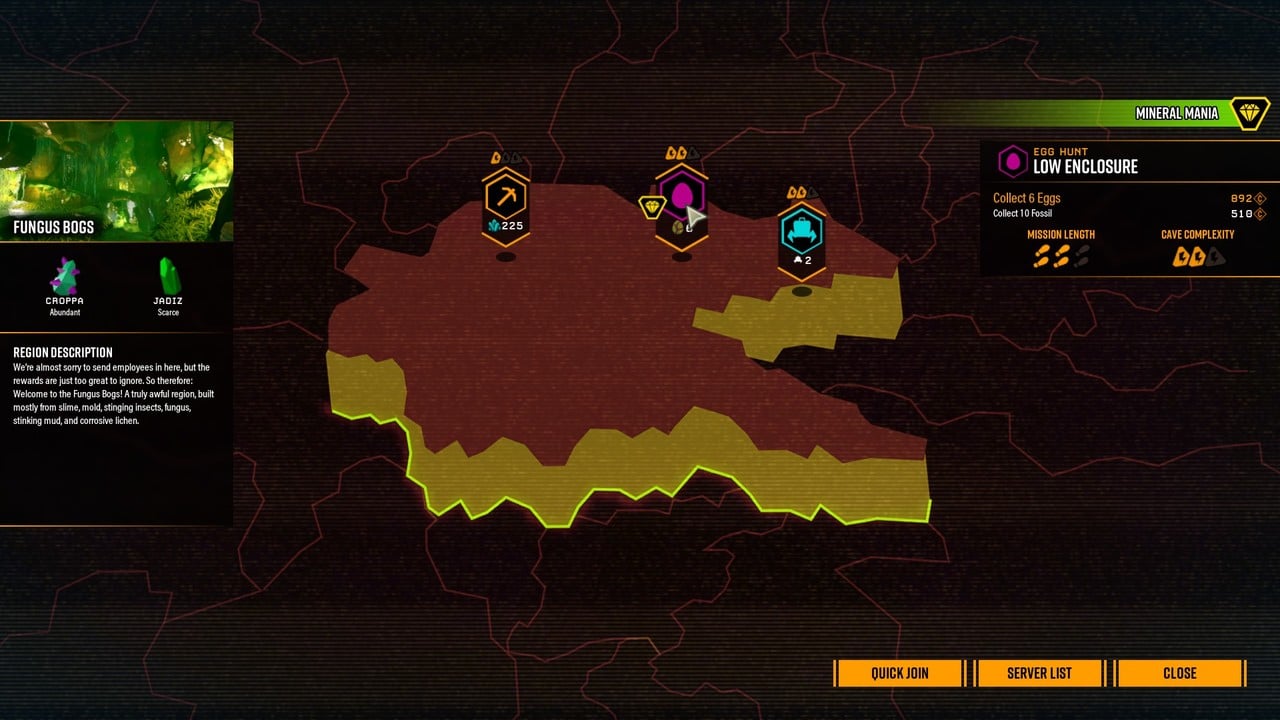
Task: Open the Server List
Action: [x=1039, y=673]
